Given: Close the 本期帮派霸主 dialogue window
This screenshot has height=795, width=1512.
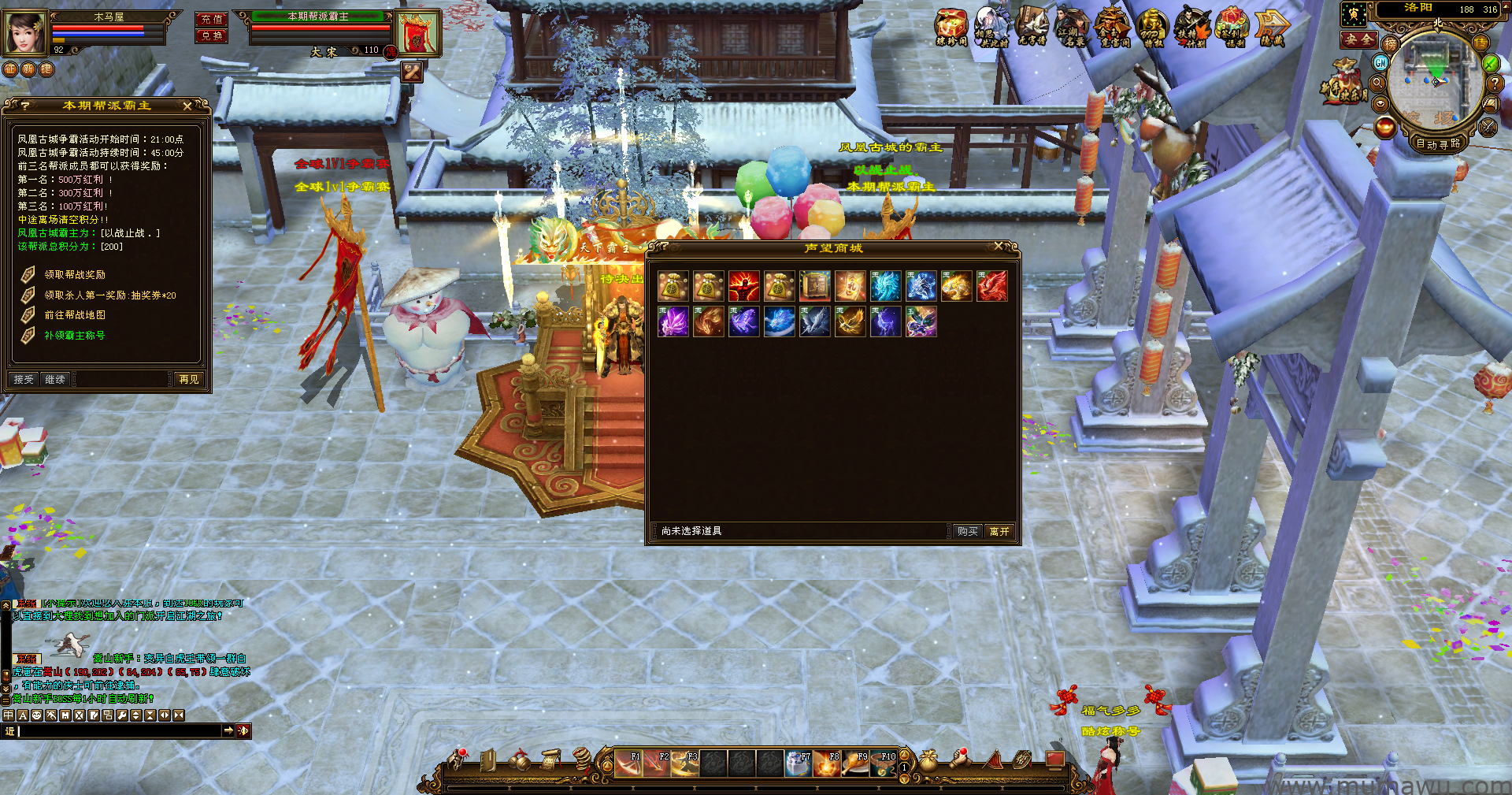Looking at the screenshot, I should [x=187, y=106].
